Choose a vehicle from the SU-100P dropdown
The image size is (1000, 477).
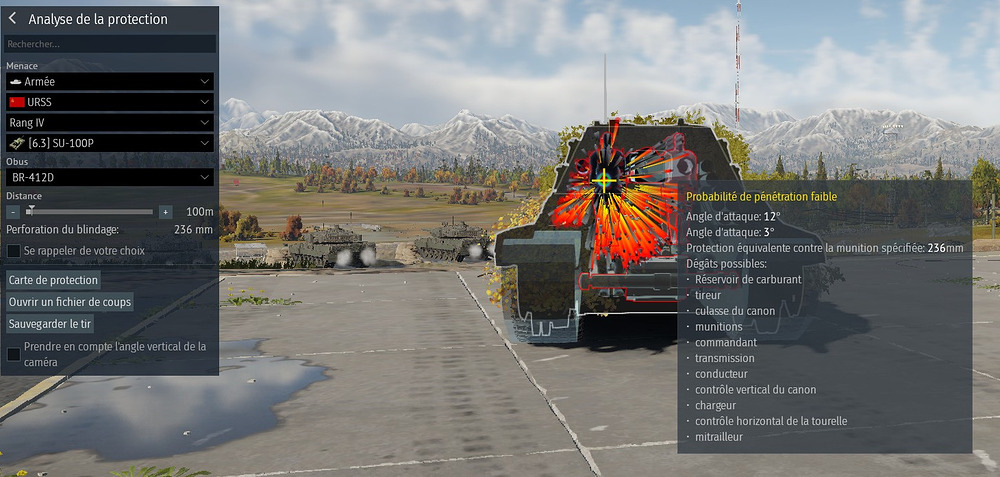pos(110,143)
